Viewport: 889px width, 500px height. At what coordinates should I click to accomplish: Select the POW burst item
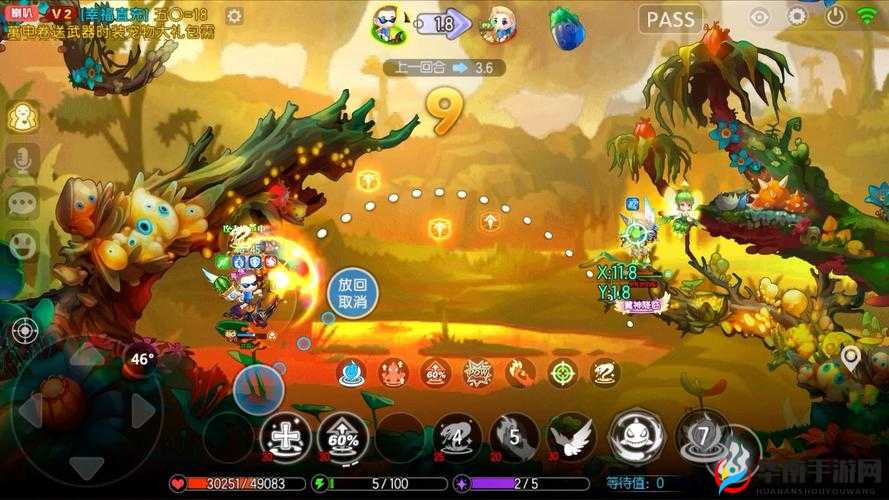coord(478,373)
